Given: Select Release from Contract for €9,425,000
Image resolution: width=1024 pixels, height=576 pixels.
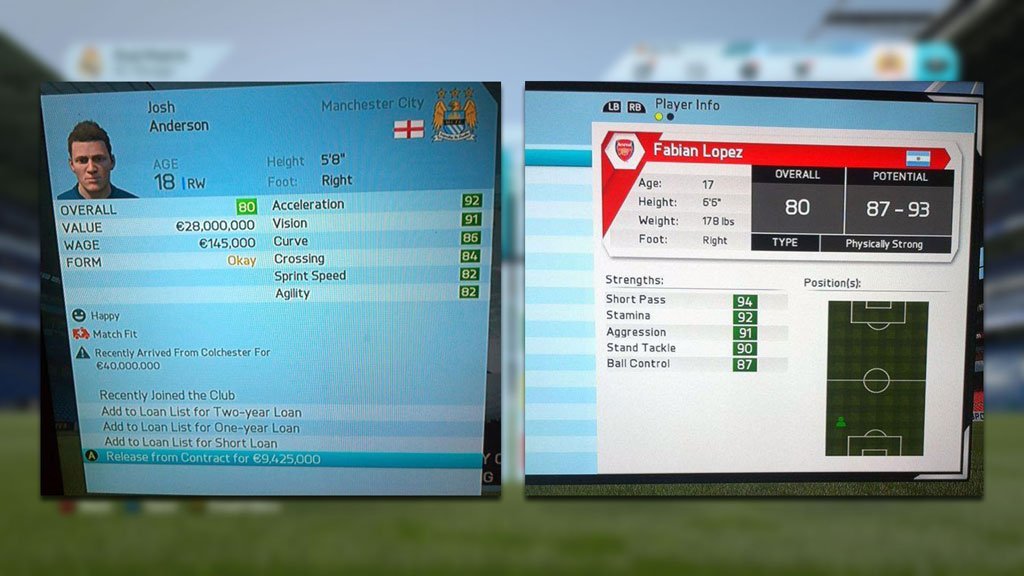Looking at the screenshot, I should click(x=213, y=459).
